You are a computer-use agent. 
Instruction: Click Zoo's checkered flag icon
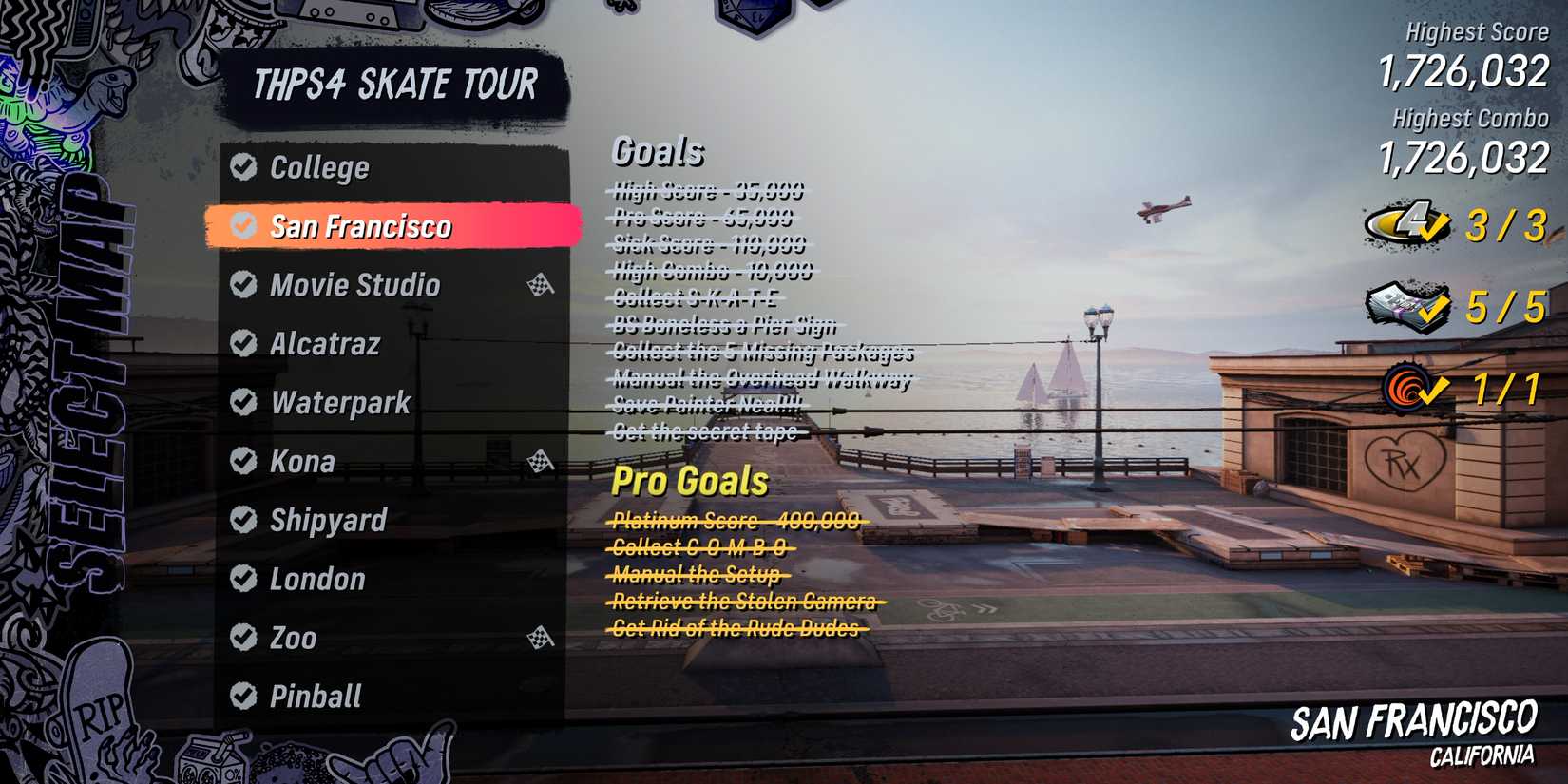(x=542, y=639)
